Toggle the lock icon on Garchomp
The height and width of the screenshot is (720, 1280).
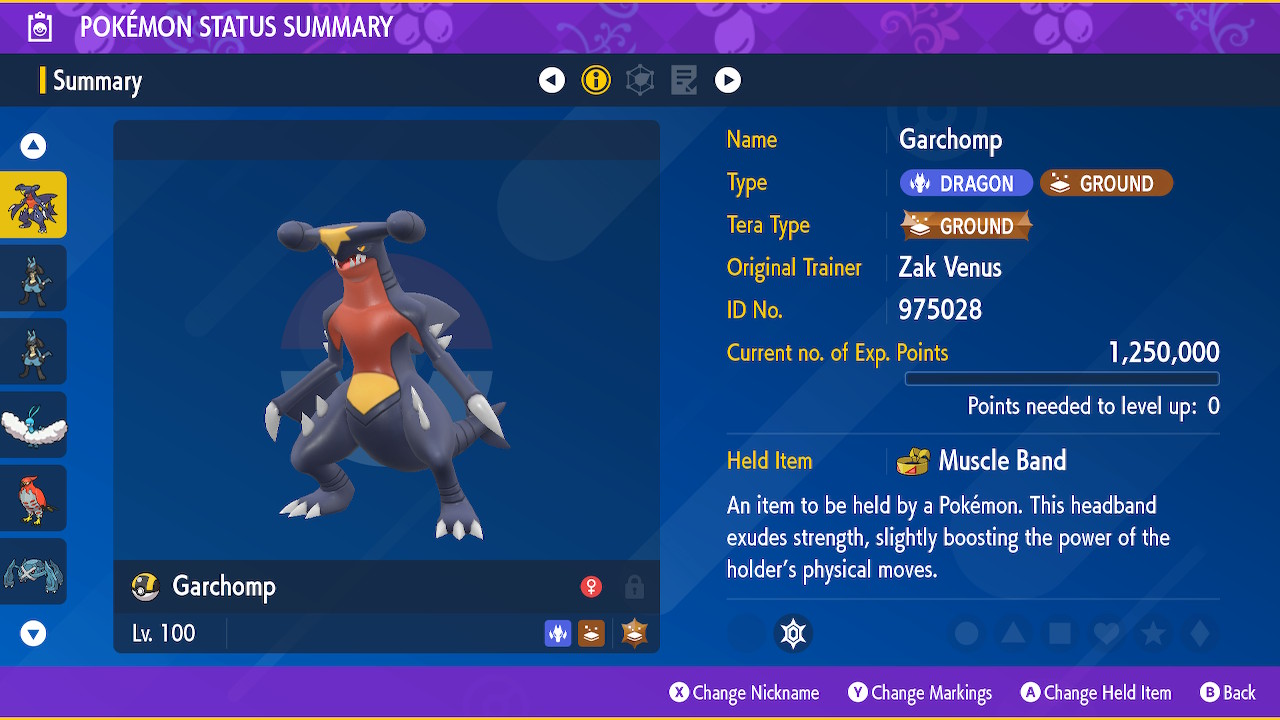pos(634,587)
